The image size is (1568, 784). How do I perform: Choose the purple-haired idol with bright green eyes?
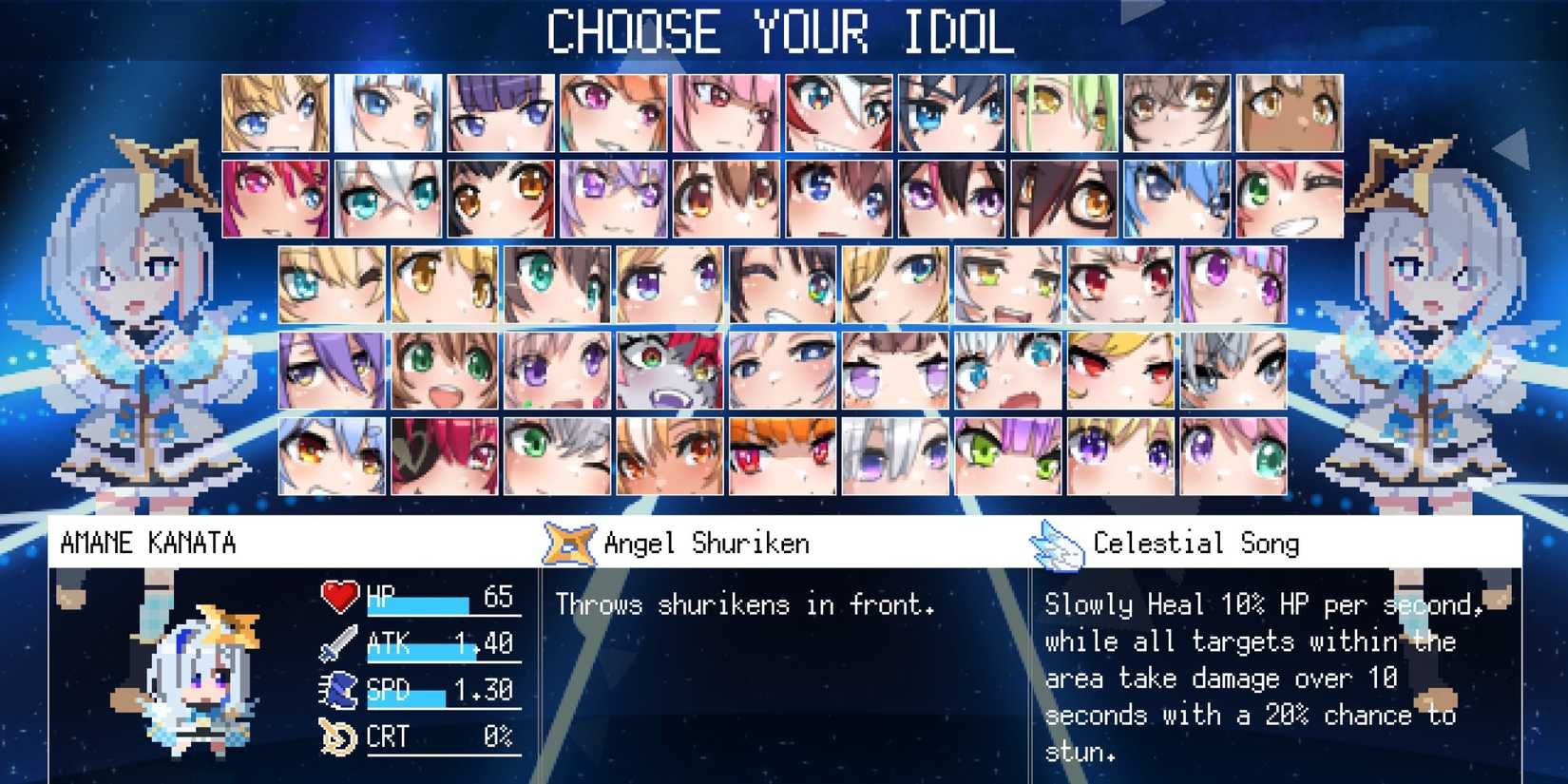tap(1008, 456)
